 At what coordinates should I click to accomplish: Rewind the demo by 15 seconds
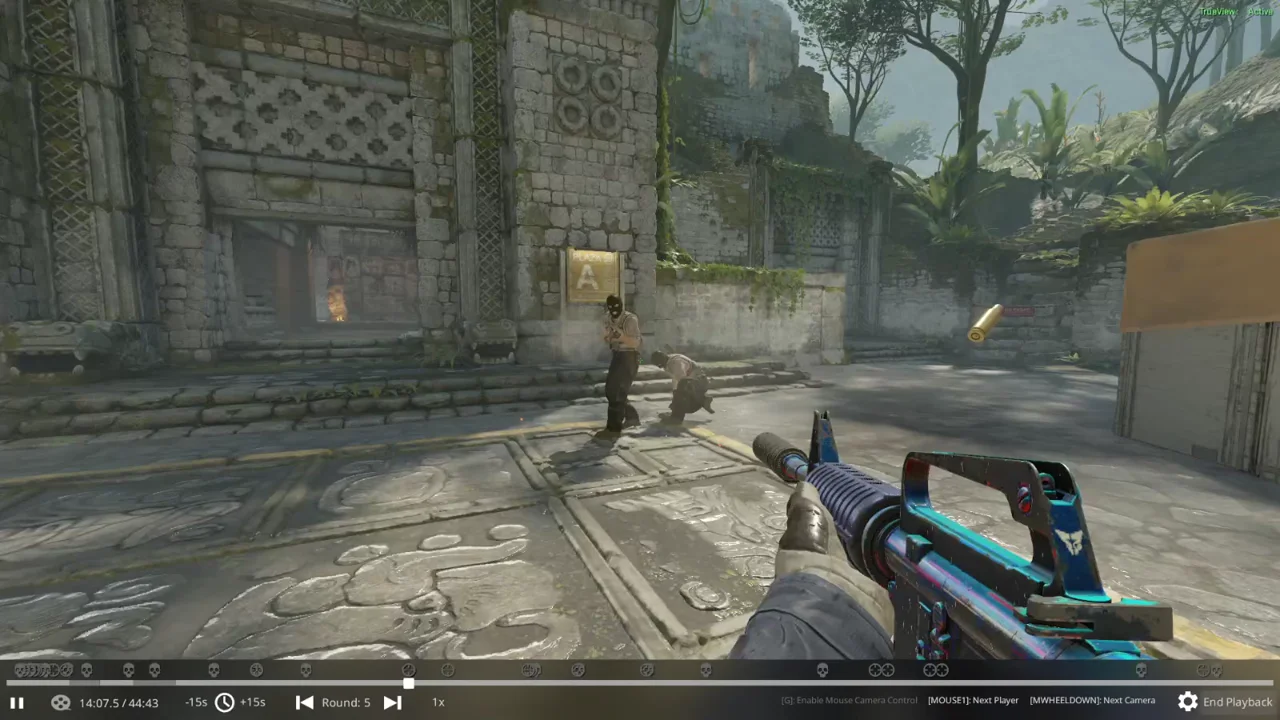pyautogui.click(x=196, y=702)
